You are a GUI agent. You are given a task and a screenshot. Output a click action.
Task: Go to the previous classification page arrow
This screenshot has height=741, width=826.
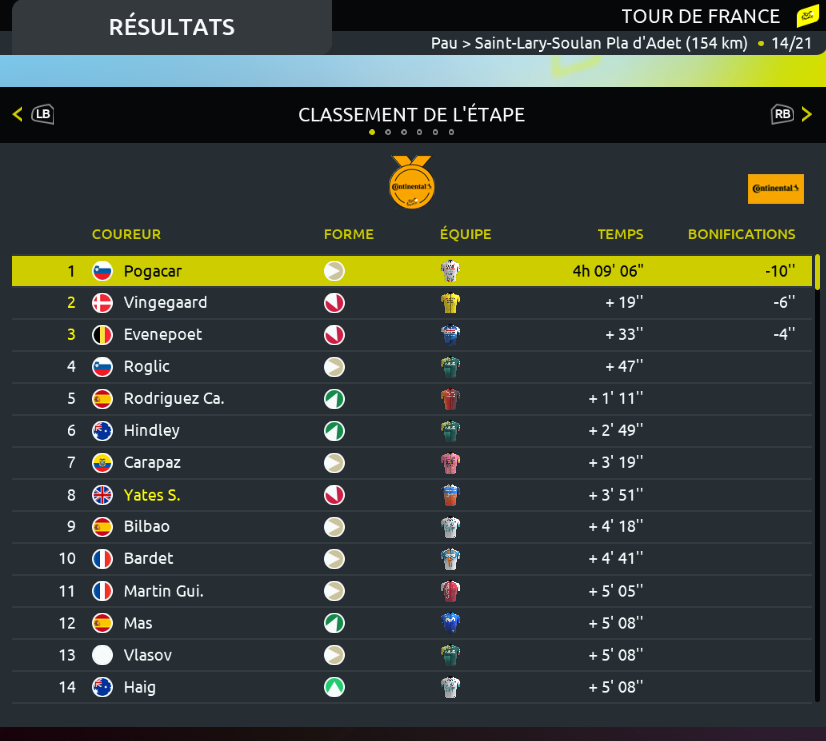click(x=17, y=114)
